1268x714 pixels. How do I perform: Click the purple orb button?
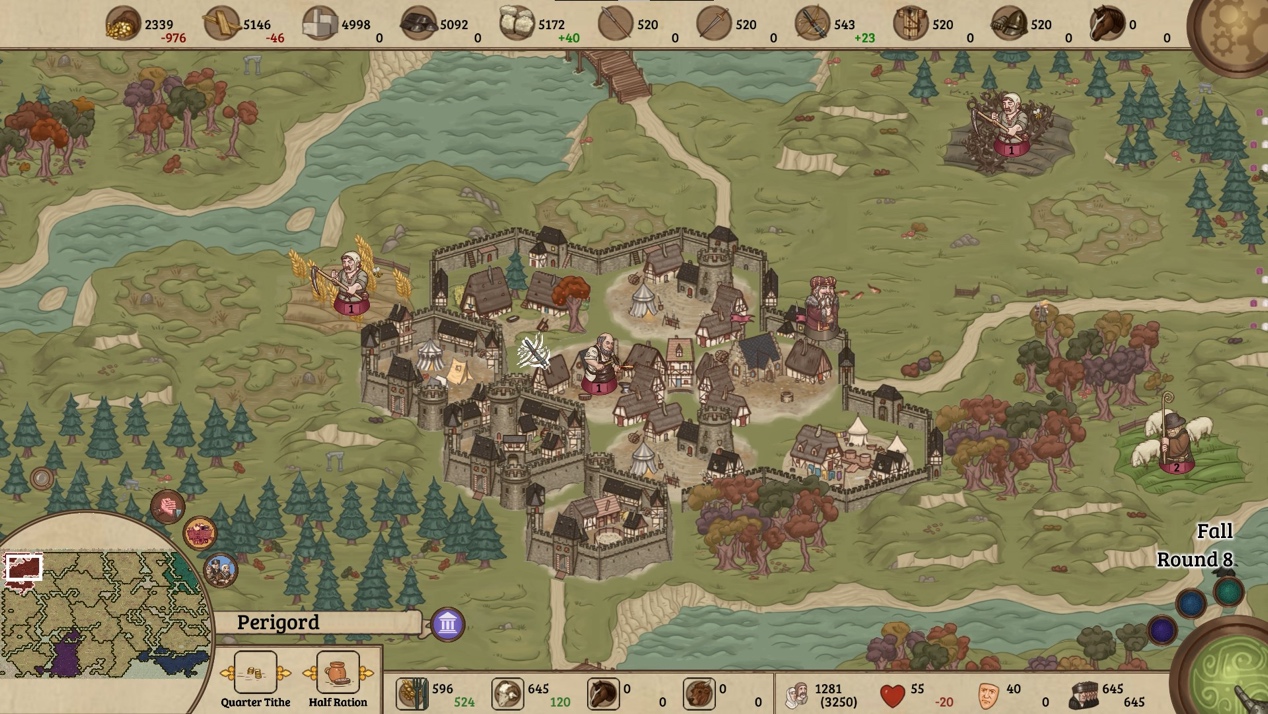(x=1162, y=630)
